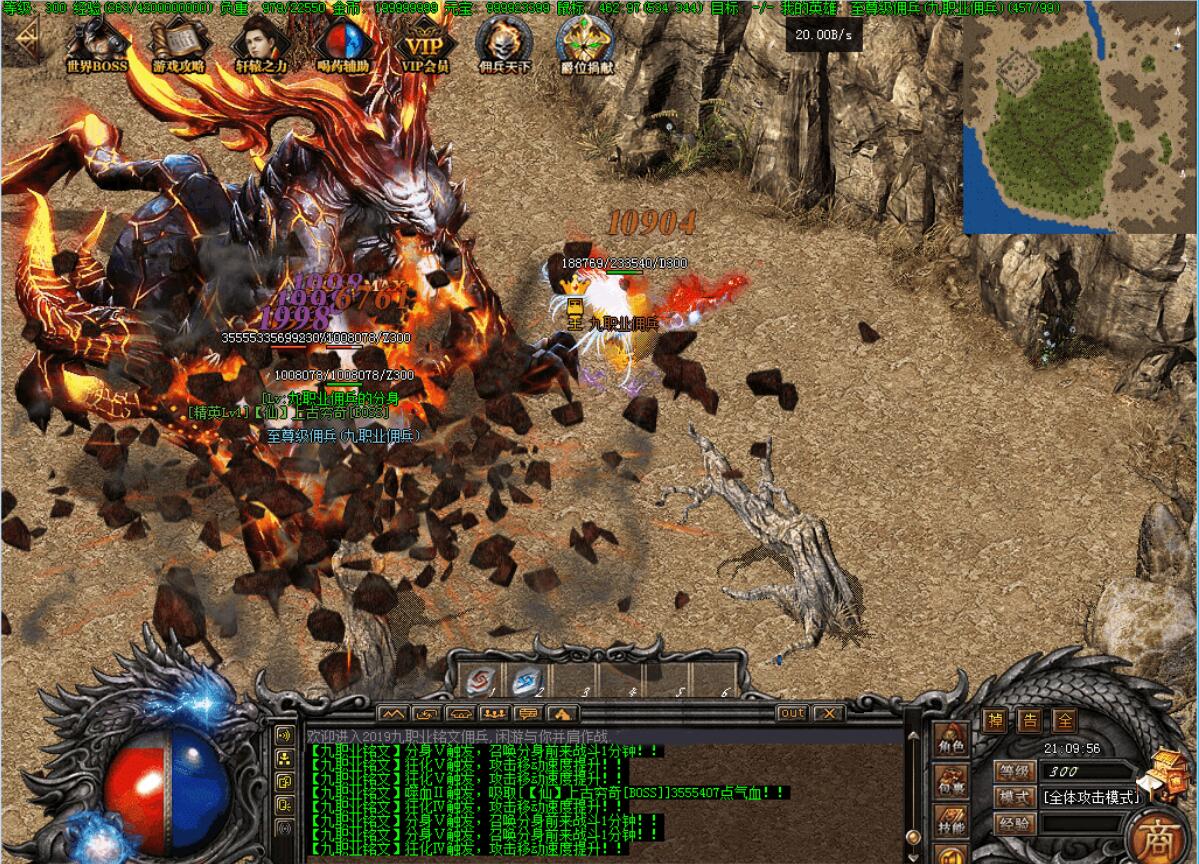Open the minimap
Image resolution: width=1199 pixels, height=864 pixels.
pyautogui.click(x=1078, y=118)
